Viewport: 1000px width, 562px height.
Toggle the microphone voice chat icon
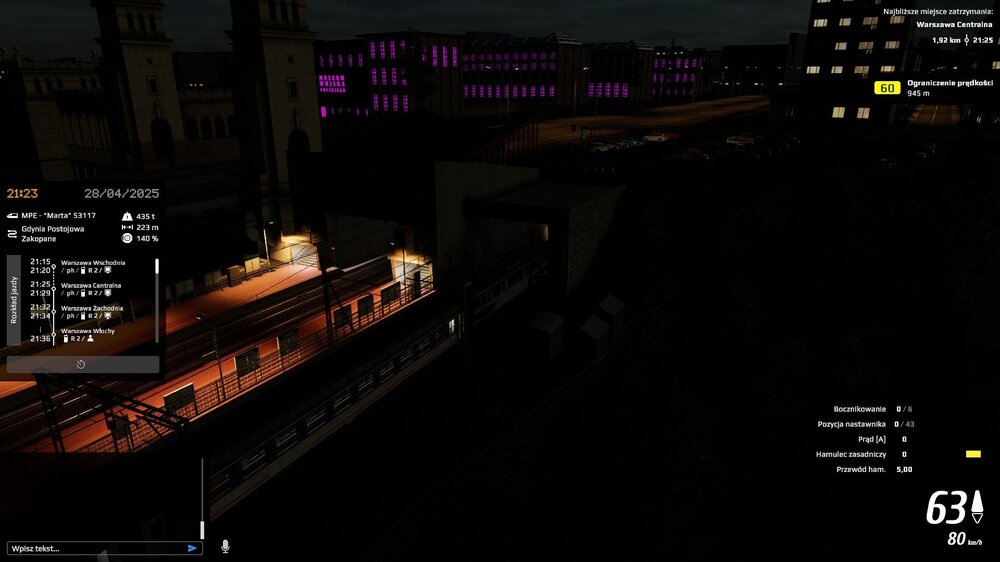point(225,546)
